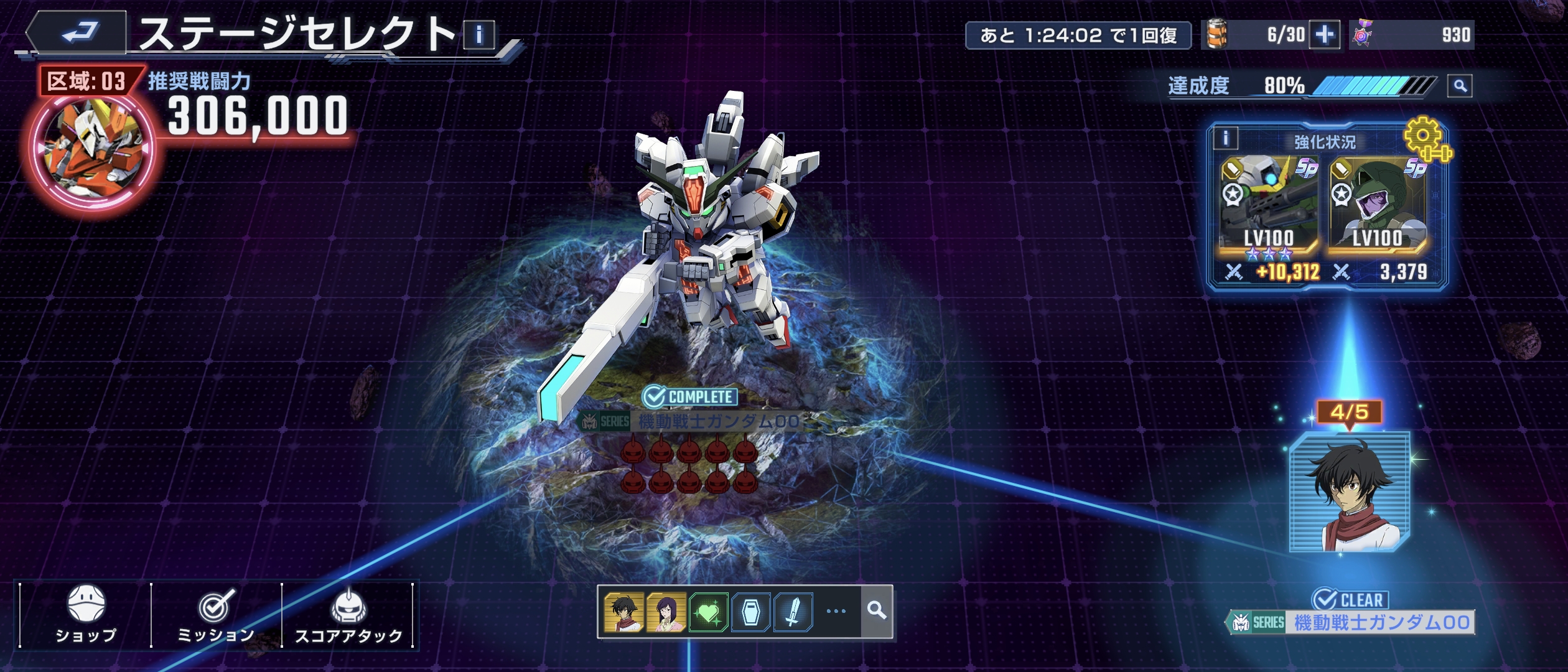The height and width of the screenshot is (672, 1568).
Task: Open the district 03 boss emblem
Action: [x=92, y=149]
